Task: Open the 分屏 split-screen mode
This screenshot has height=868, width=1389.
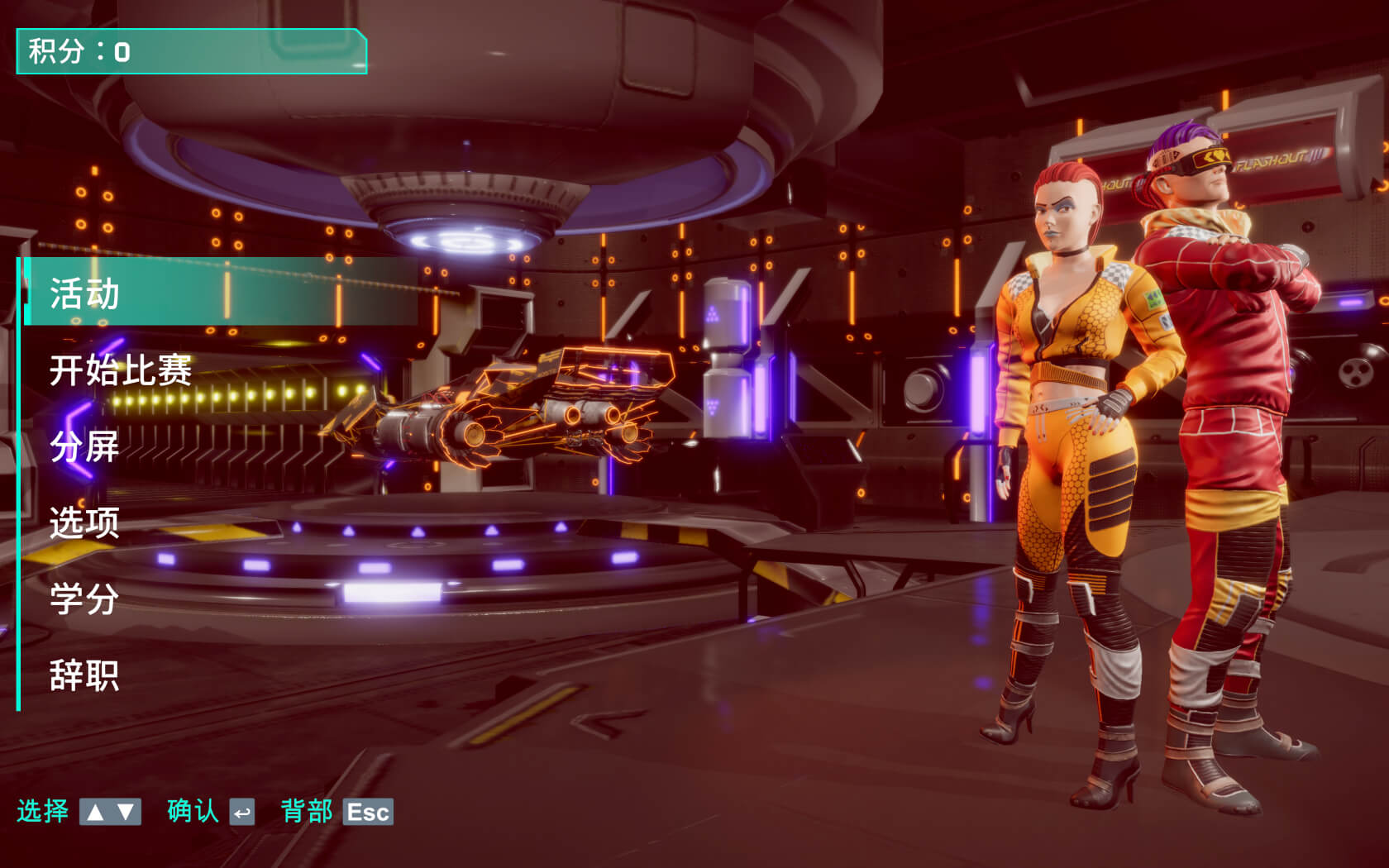Action: pos(85,446)
